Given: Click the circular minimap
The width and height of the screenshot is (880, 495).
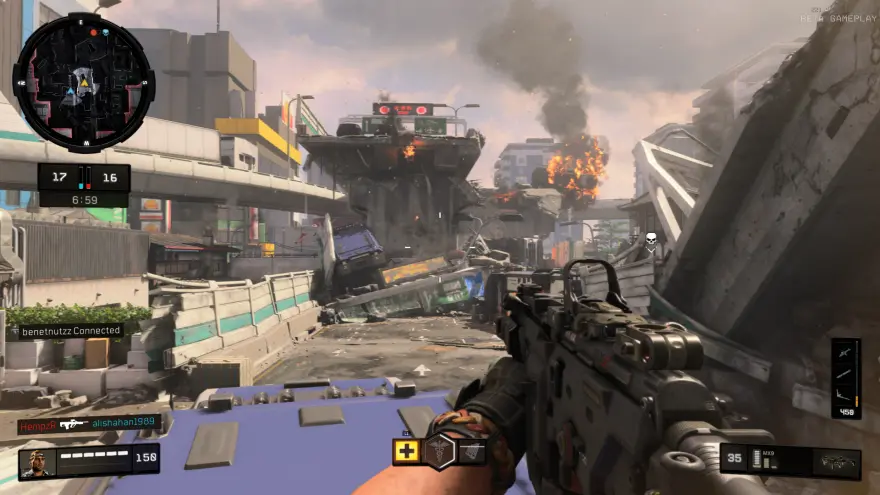Looking at the screenshot, I should pos(83,82).
